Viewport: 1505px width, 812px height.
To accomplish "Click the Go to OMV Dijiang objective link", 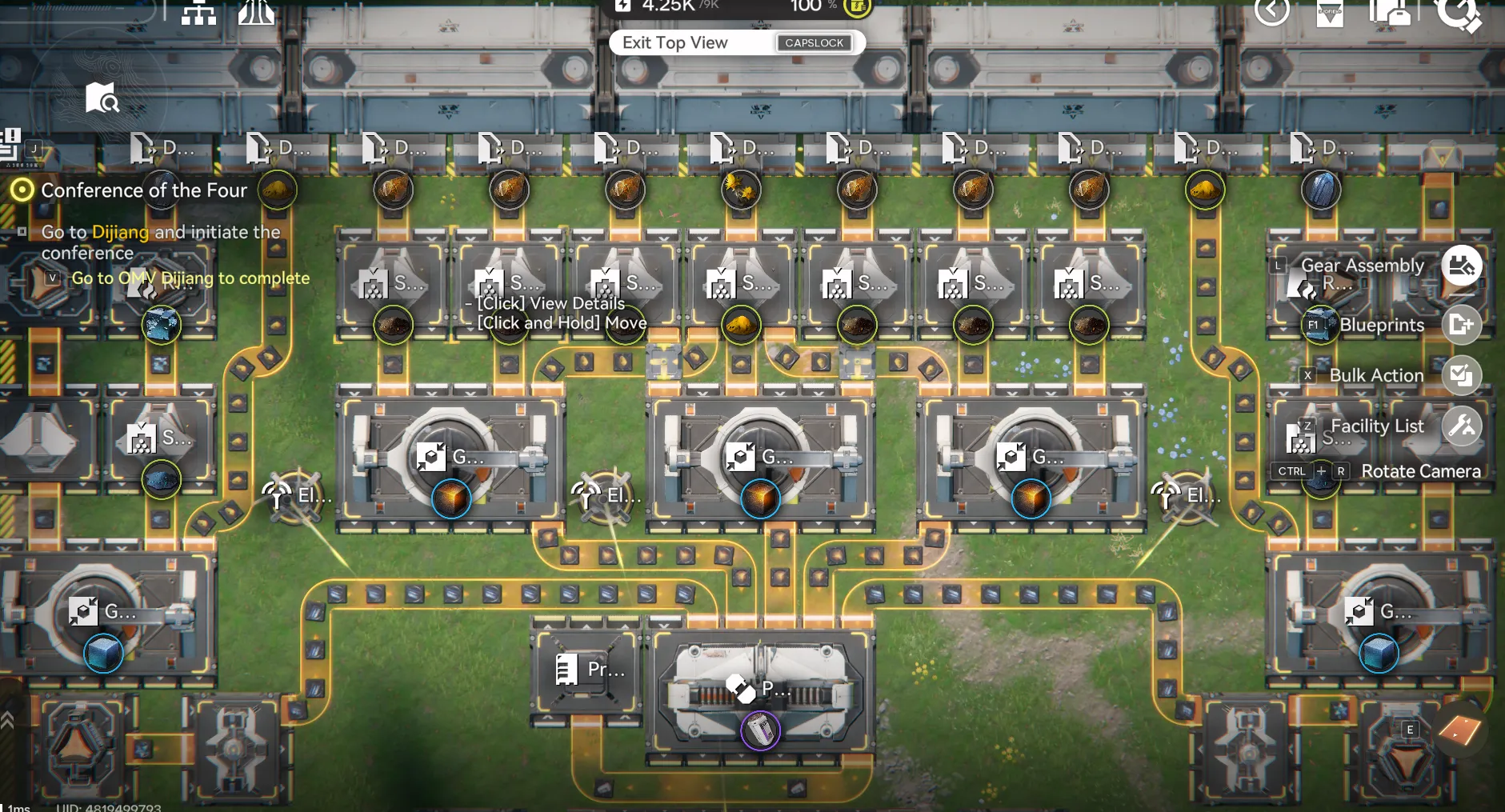I will [190, 278].
